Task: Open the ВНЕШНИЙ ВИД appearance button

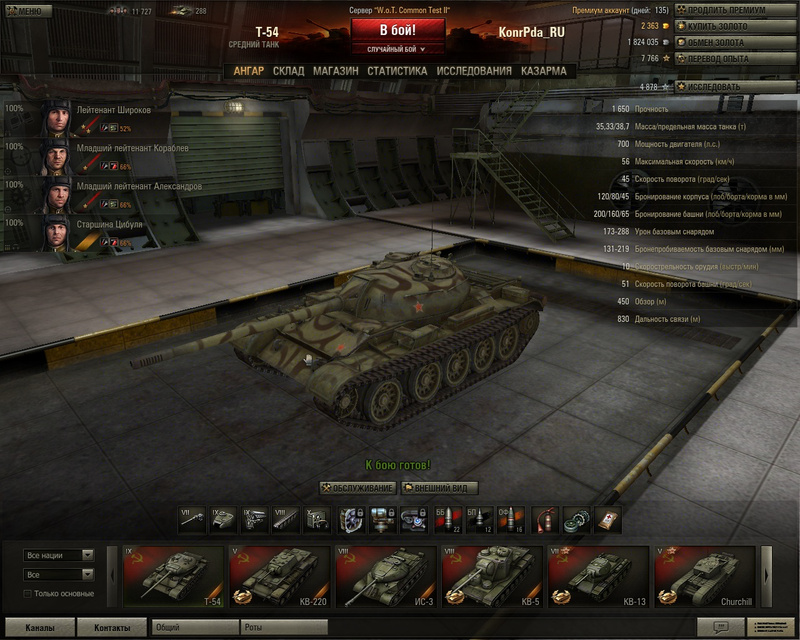Action: click(x=439, y=488)
